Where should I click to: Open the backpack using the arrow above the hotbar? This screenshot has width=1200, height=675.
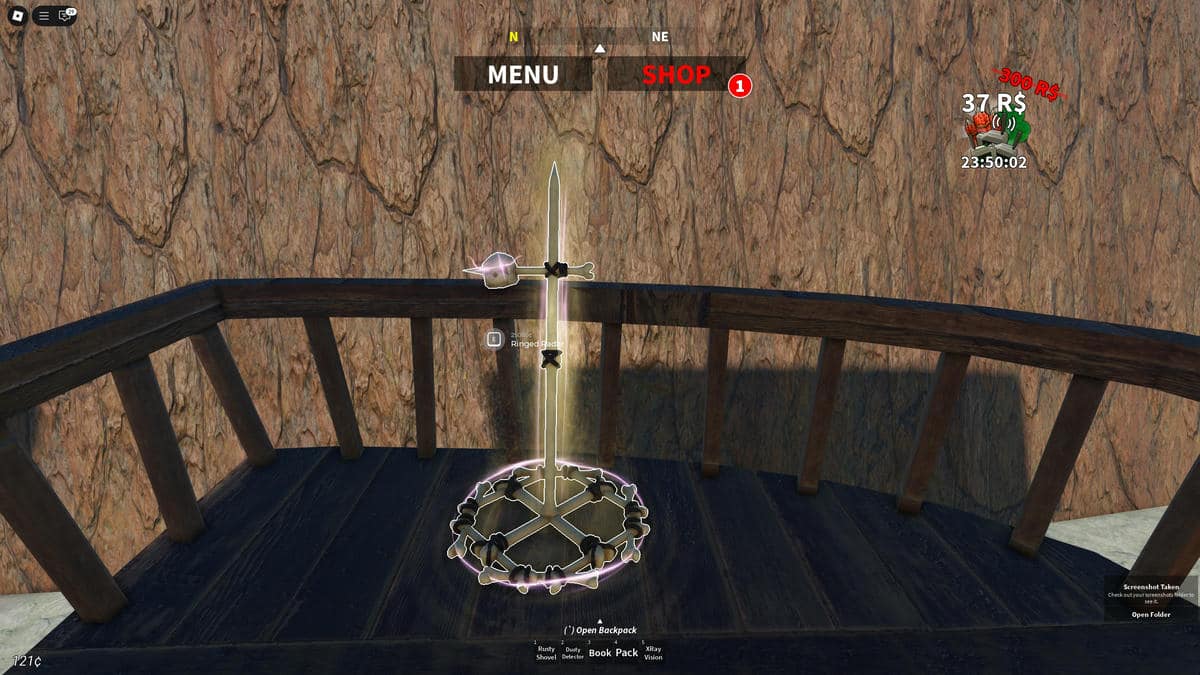(600, 622)
